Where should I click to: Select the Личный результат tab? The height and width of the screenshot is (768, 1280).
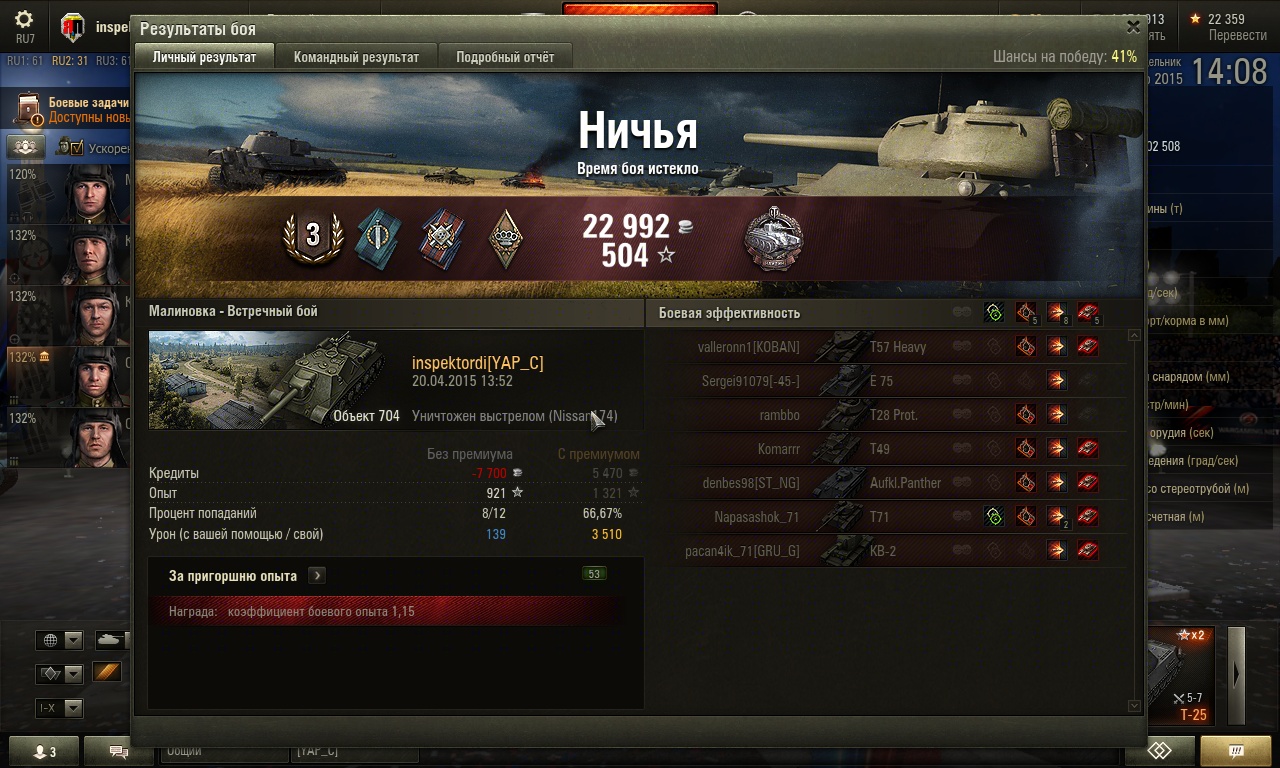[x=204, y=57]
